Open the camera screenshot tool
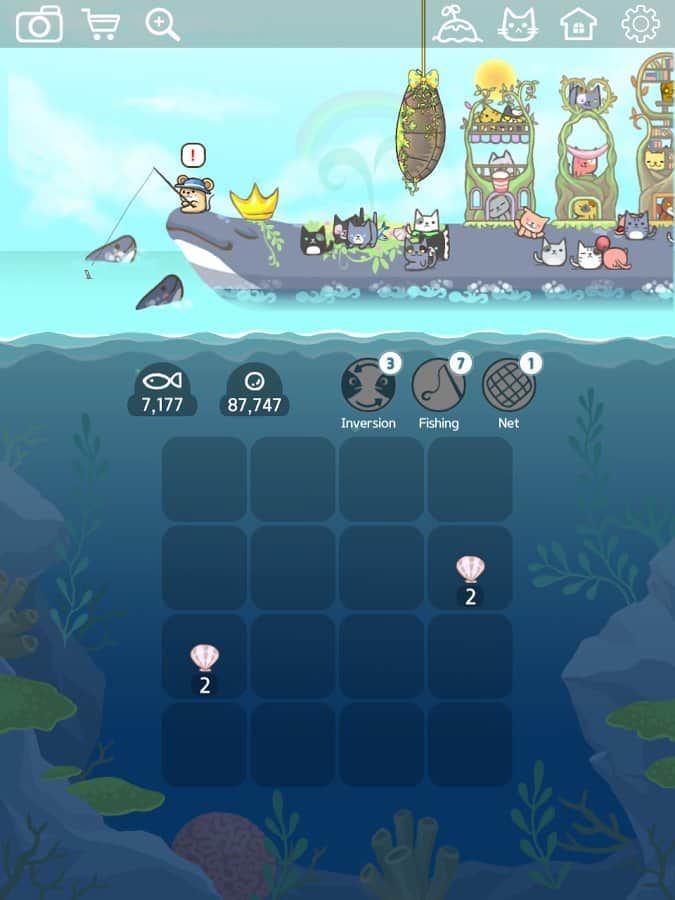This screenshot has width=675, height=900. (39, 24)
